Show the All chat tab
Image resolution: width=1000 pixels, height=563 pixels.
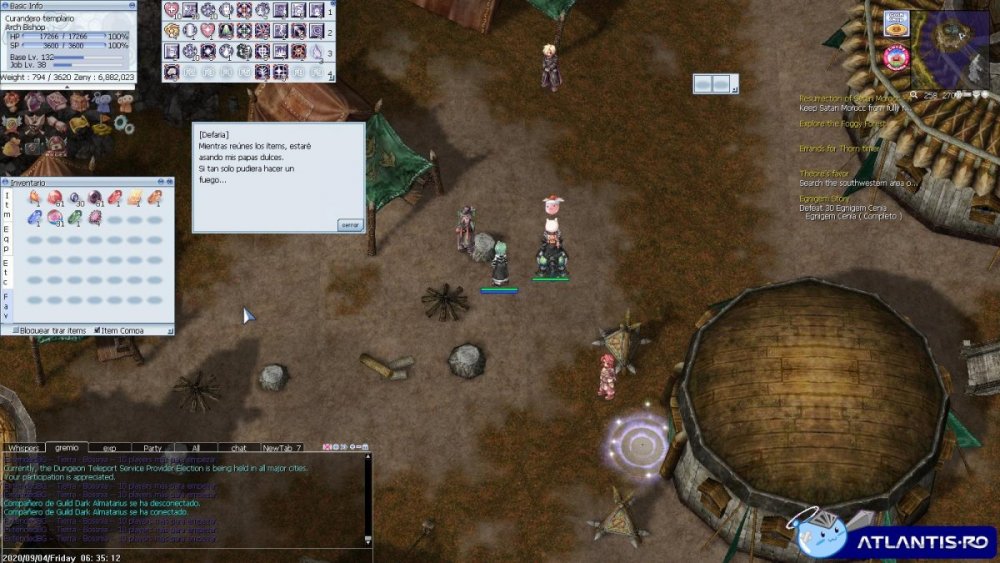tap(196, 448)
